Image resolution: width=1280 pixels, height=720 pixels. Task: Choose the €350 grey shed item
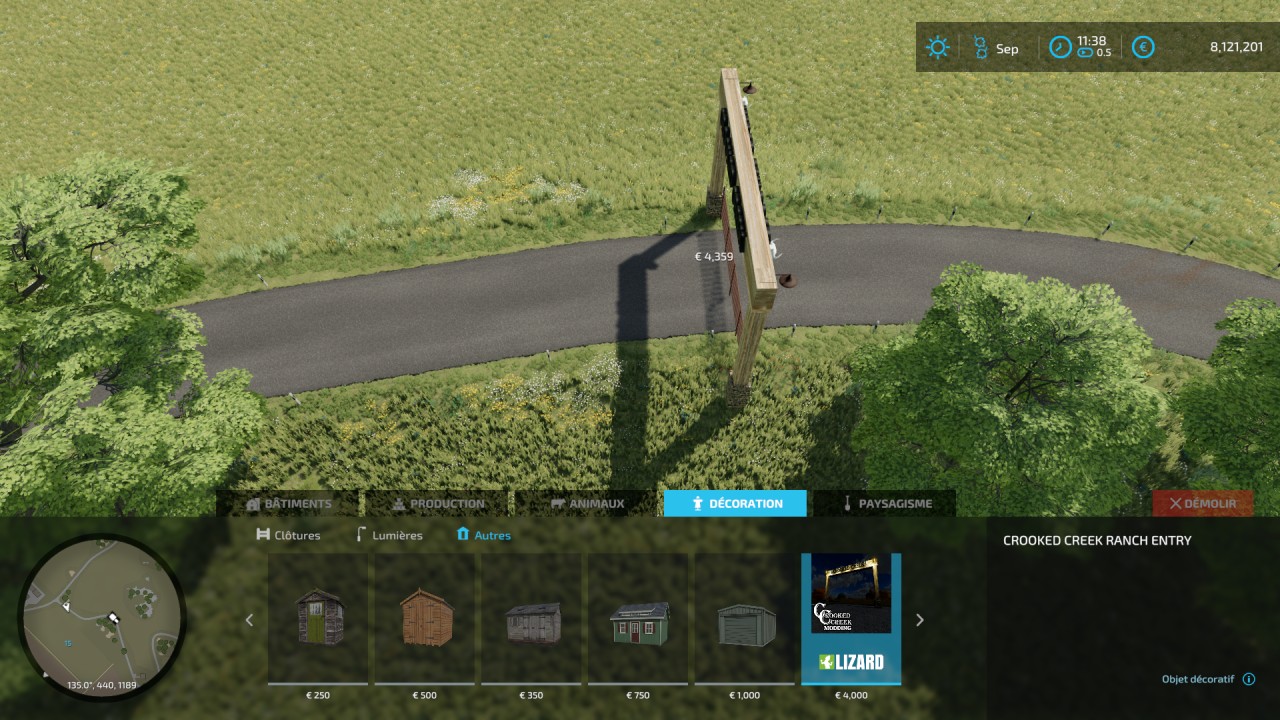pyautogui.click(x=533, y=619)
